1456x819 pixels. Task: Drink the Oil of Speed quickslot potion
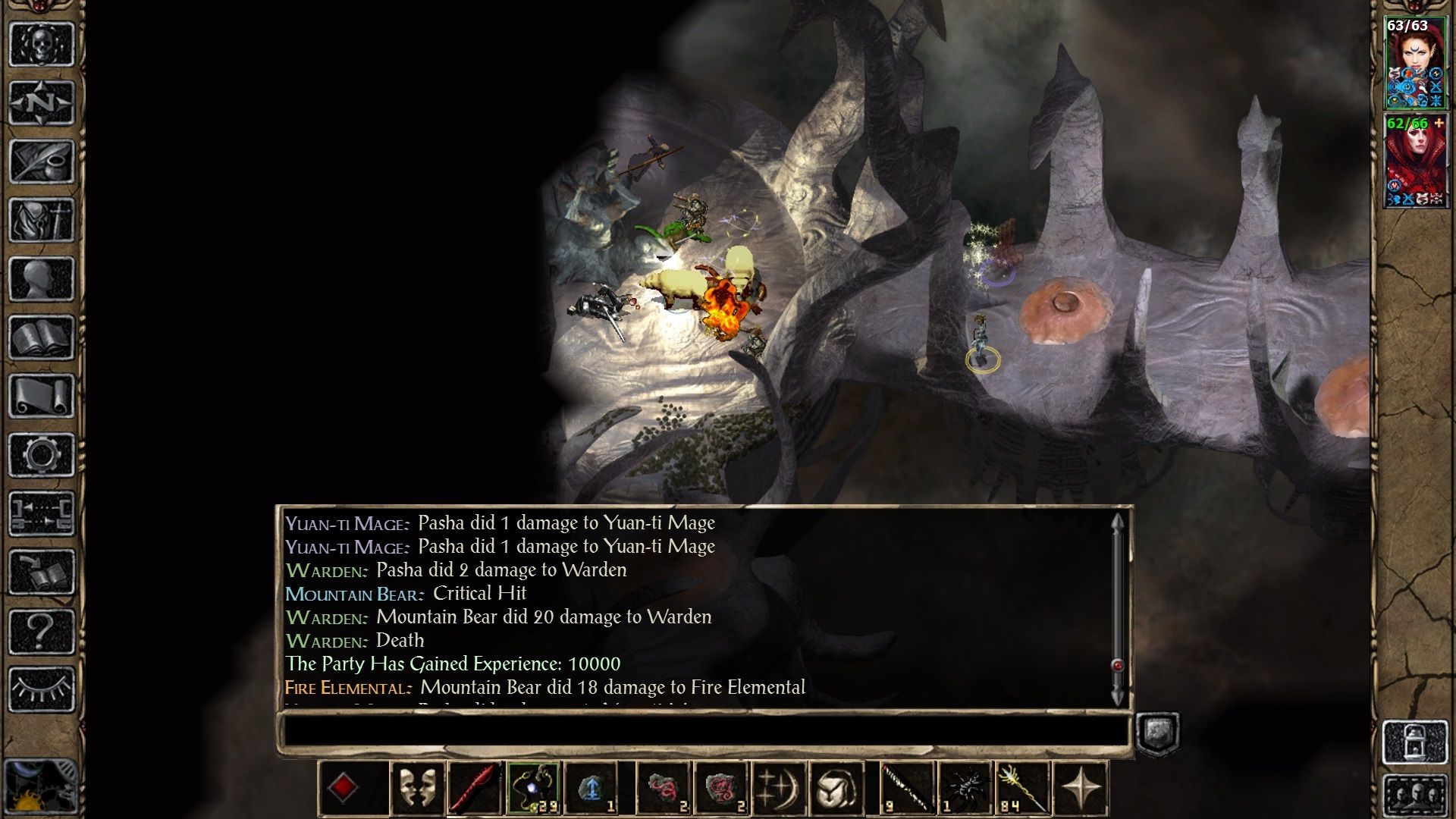coord(591,787)
